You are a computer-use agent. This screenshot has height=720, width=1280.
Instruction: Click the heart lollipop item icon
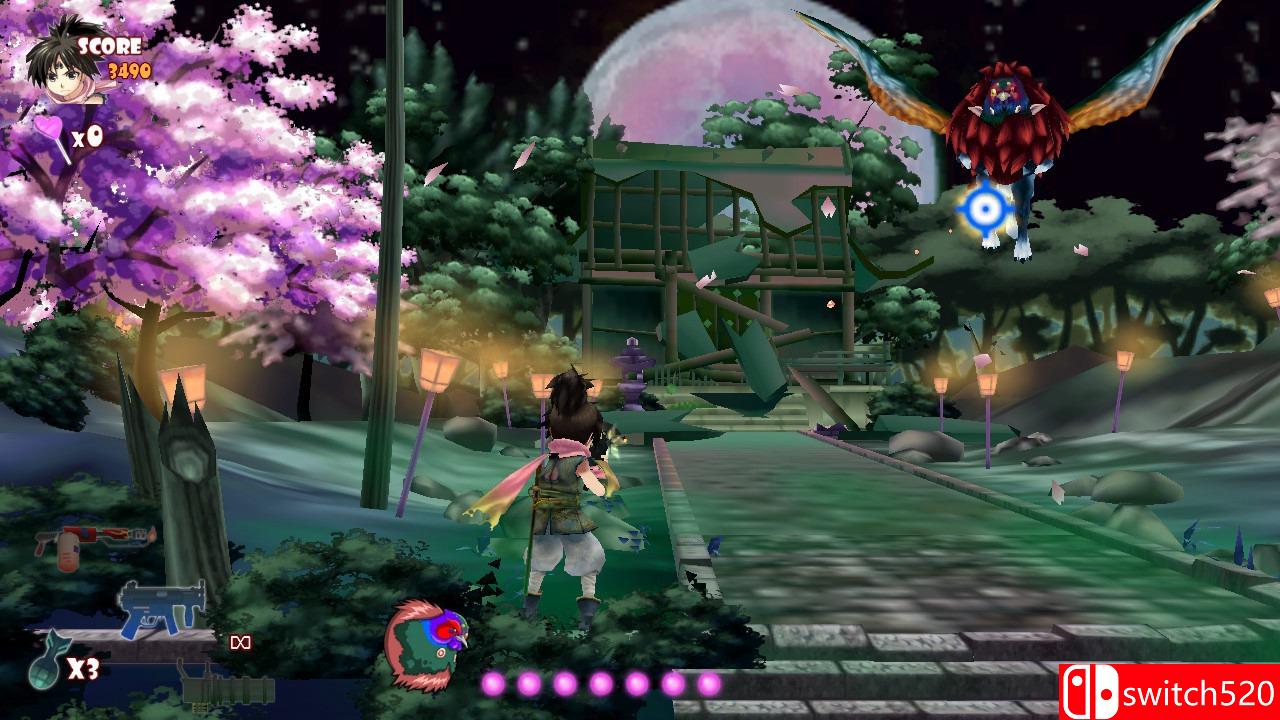(x=48, y=128)
